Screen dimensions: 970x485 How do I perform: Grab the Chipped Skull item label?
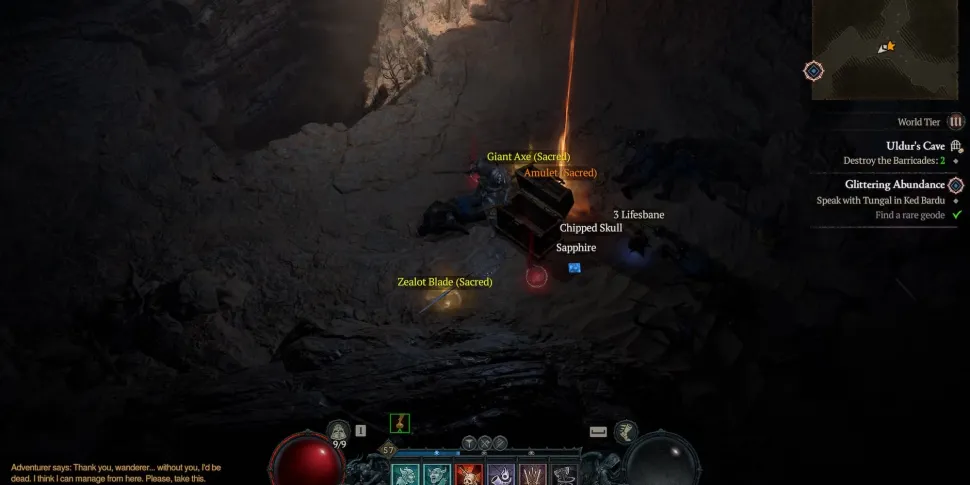click(x=591, y=228)
